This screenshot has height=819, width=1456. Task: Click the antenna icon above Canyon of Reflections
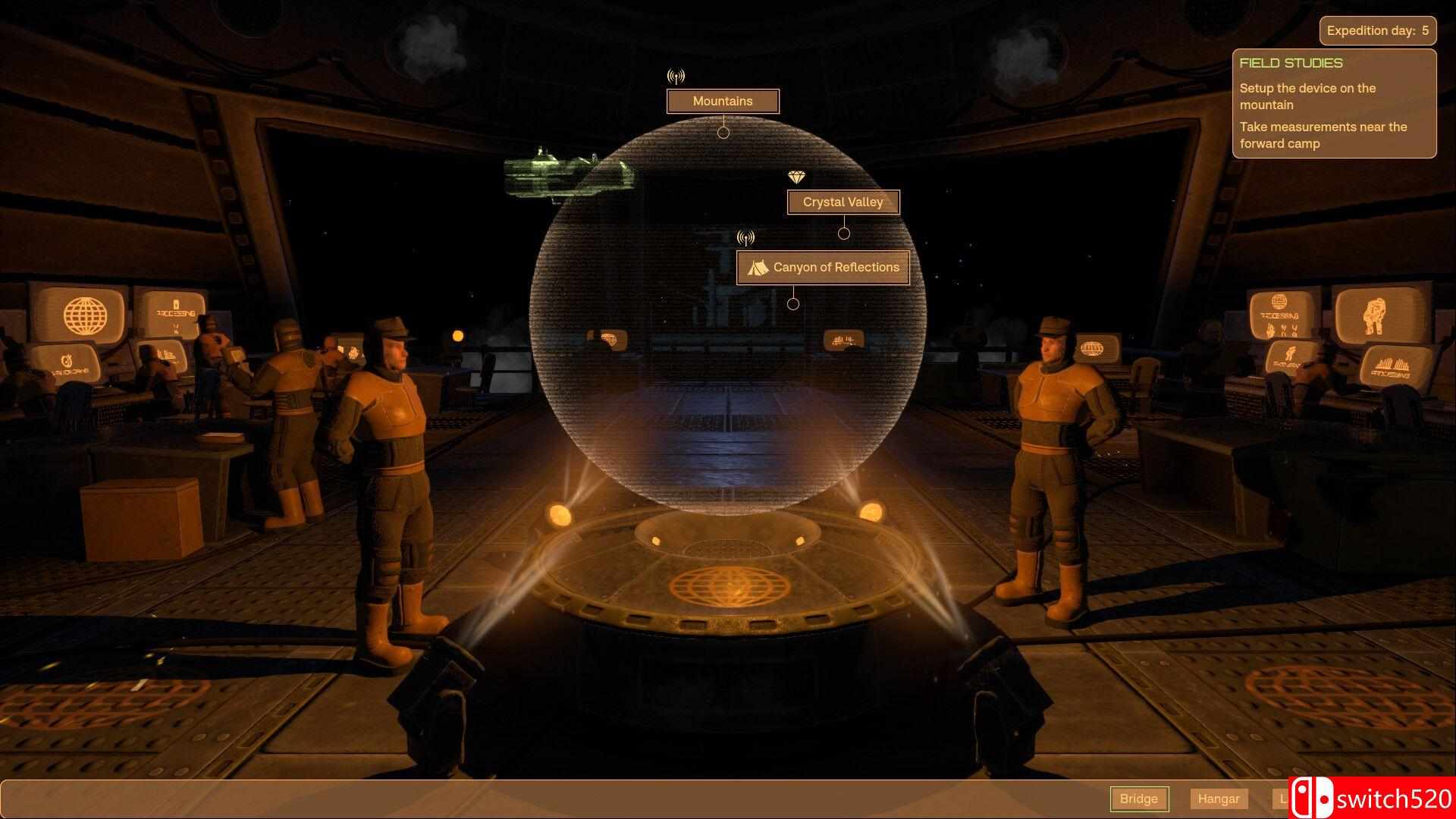pos(745,237)
